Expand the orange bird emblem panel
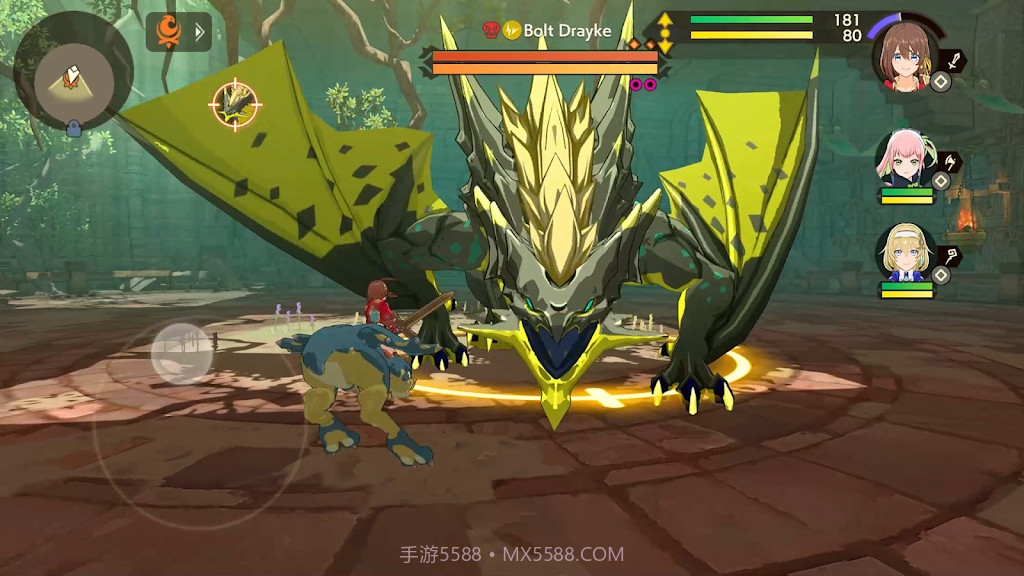This screenshot has height=576, width=1024. 178,32
